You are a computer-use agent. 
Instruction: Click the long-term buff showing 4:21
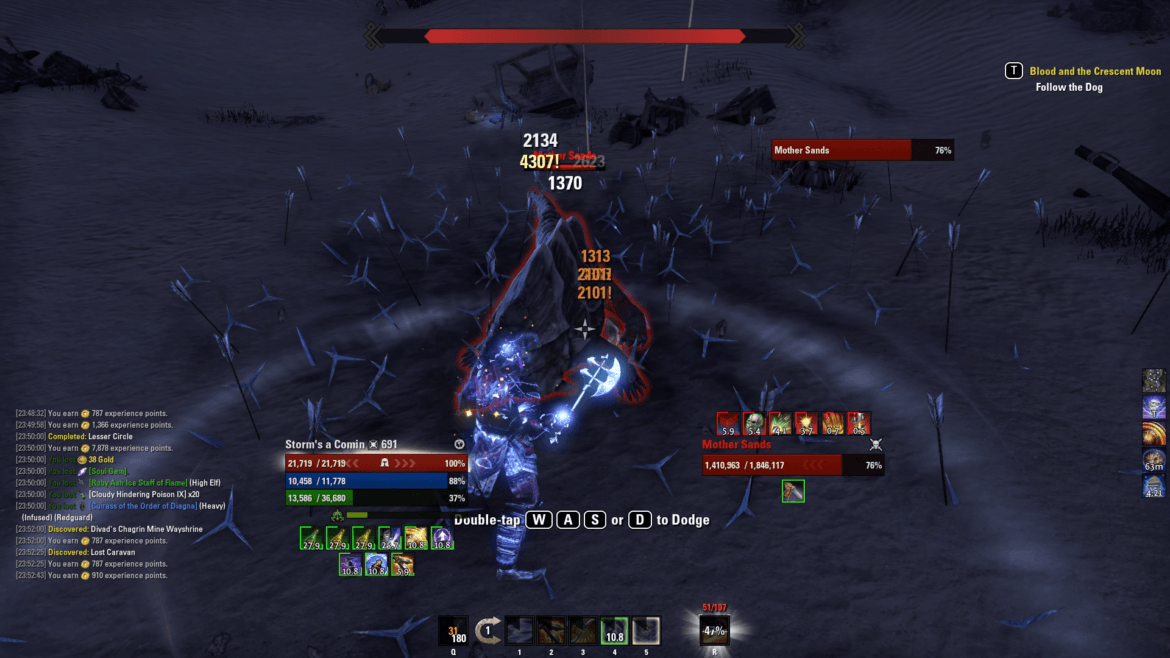coord(1154,487)
